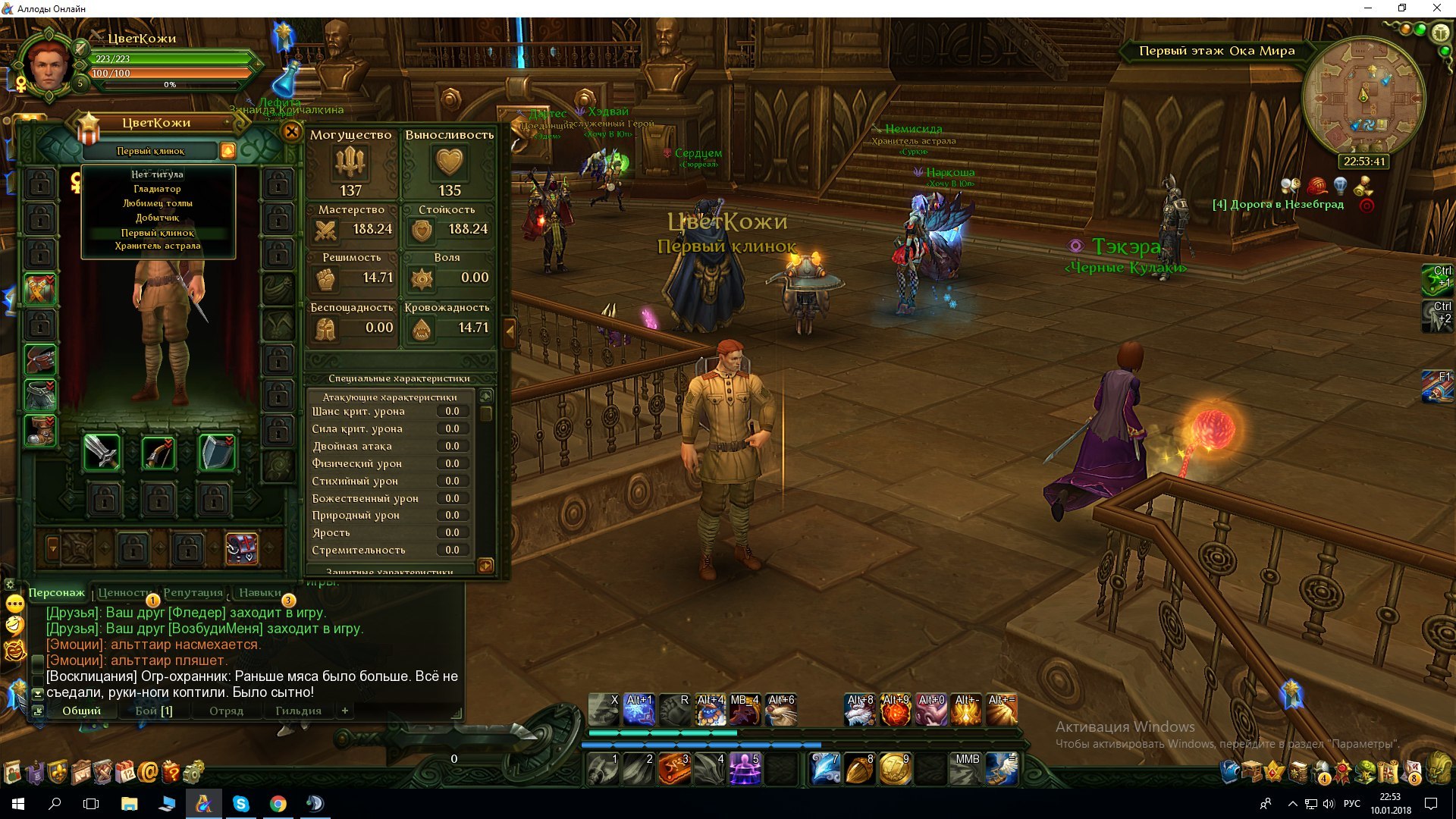Pick 'Нет титула' in the title list
The height and width of the screenshot is (819, 1456).
tap(157, 174)
